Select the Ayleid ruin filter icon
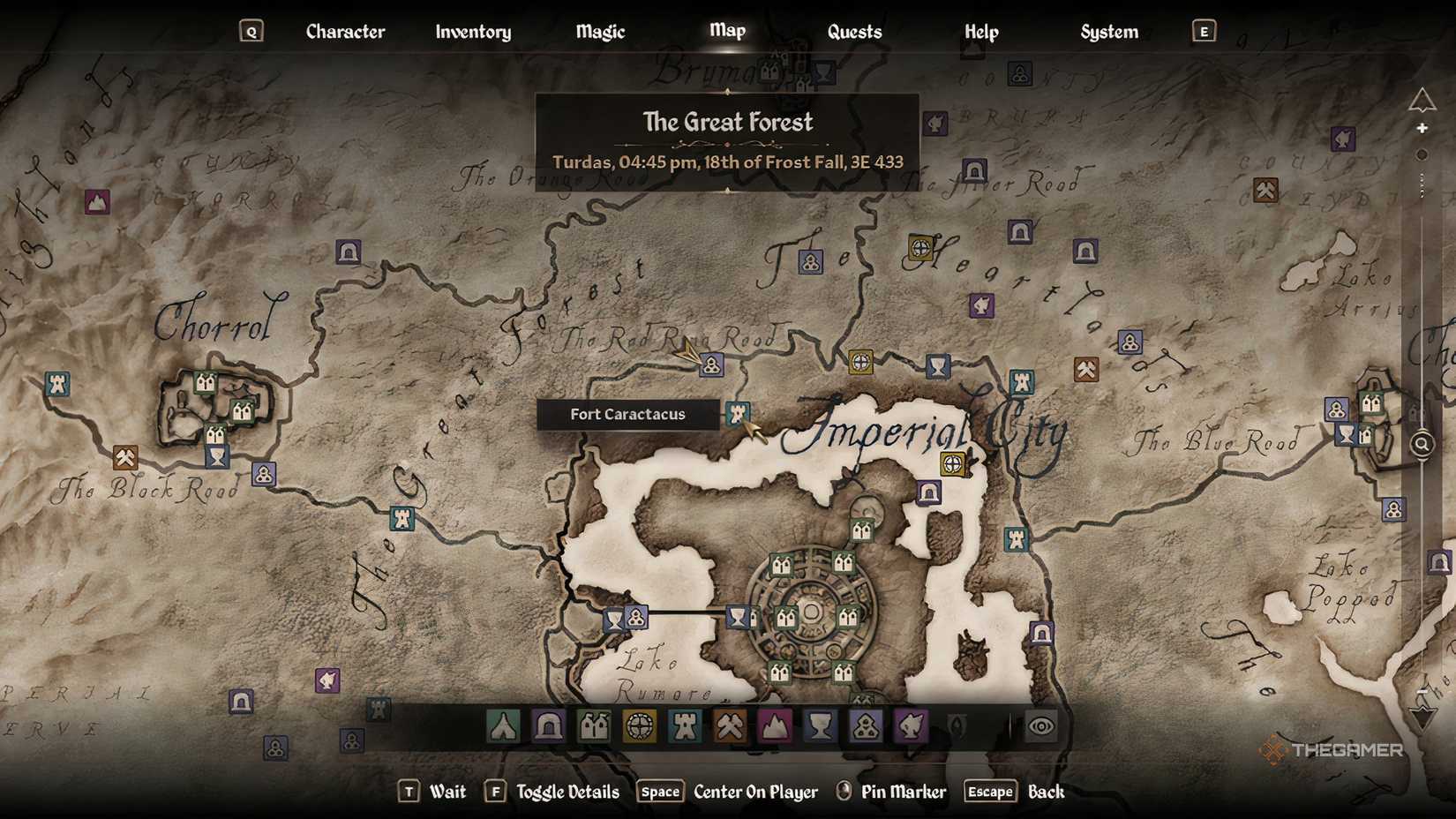1456x819 pixels. tap(639, 727)
